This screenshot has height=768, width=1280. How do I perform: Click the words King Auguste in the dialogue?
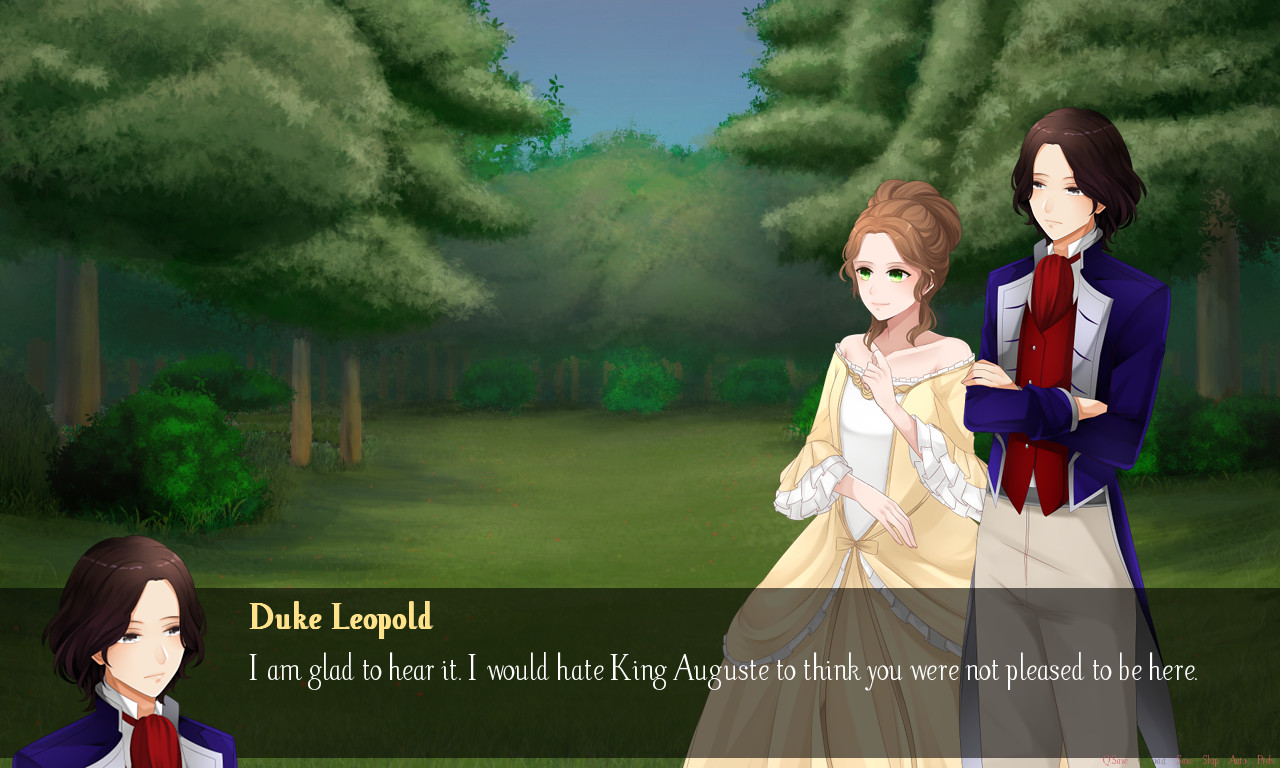point(690,668)
